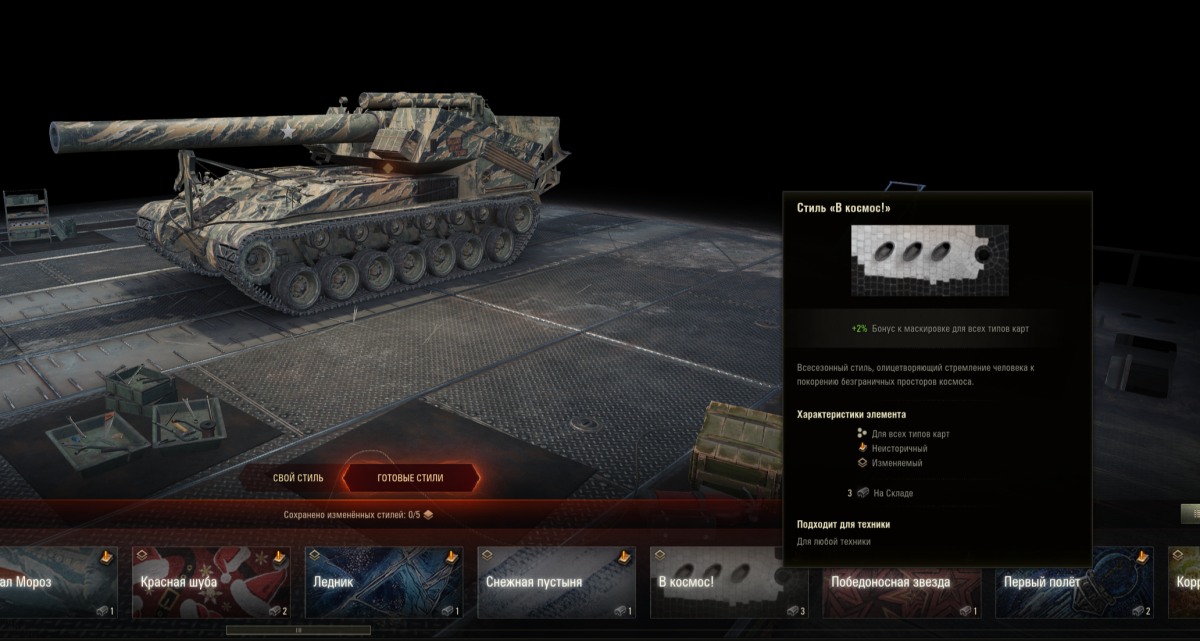
Task: Apply the «Снежная пустыня» style
Action: (556, 582)
